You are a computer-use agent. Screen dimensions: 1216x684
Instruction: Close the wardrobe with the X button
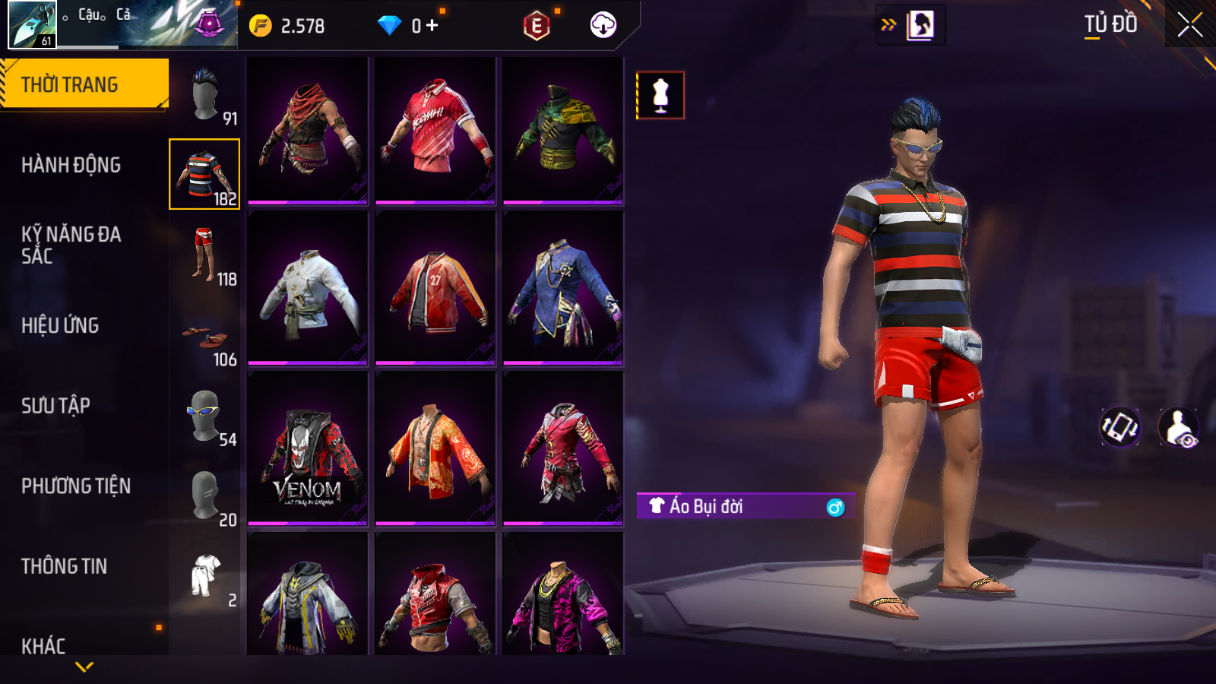(x=1190, y=25)
